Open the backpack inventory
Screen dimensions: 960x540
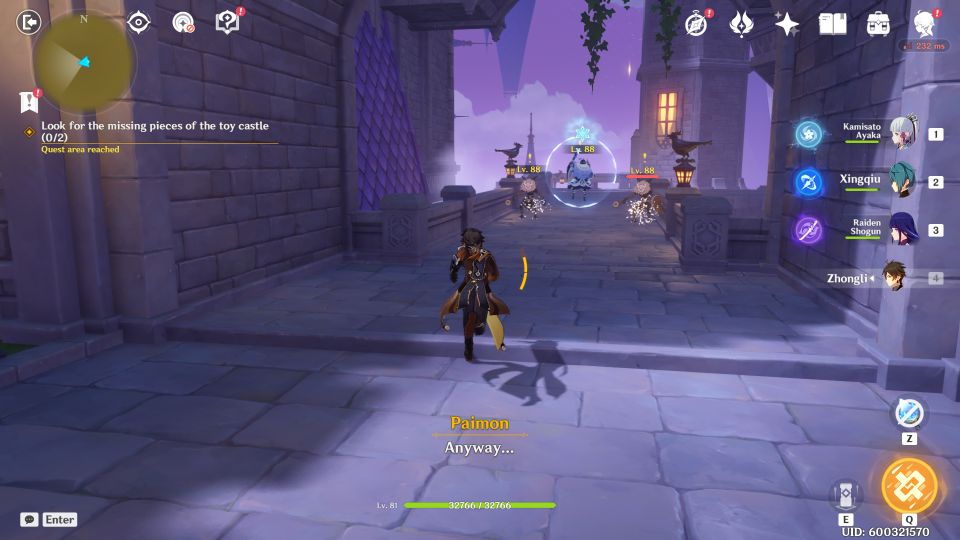[878, 24]
